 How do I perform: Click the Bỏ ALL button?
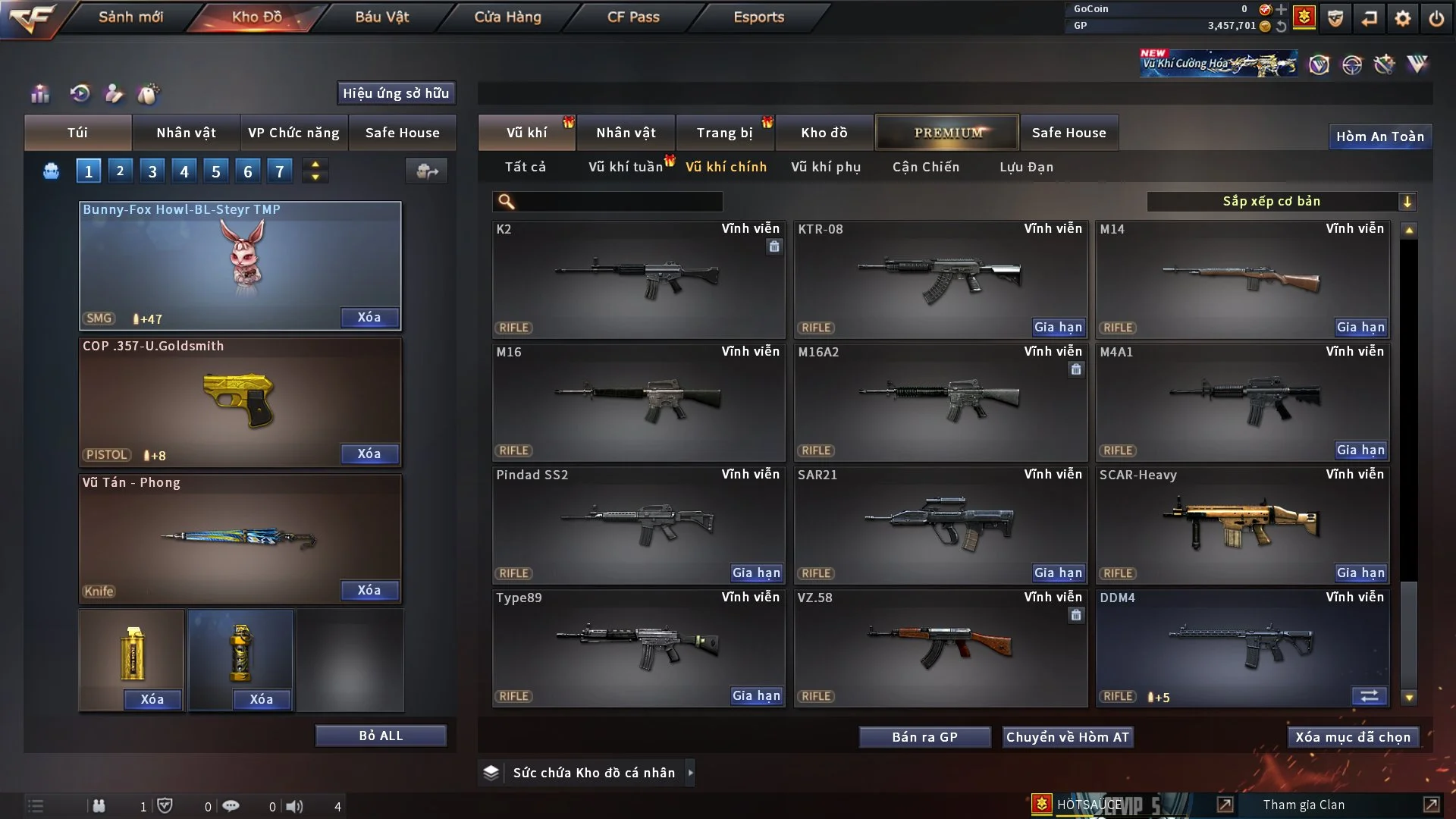381,736
